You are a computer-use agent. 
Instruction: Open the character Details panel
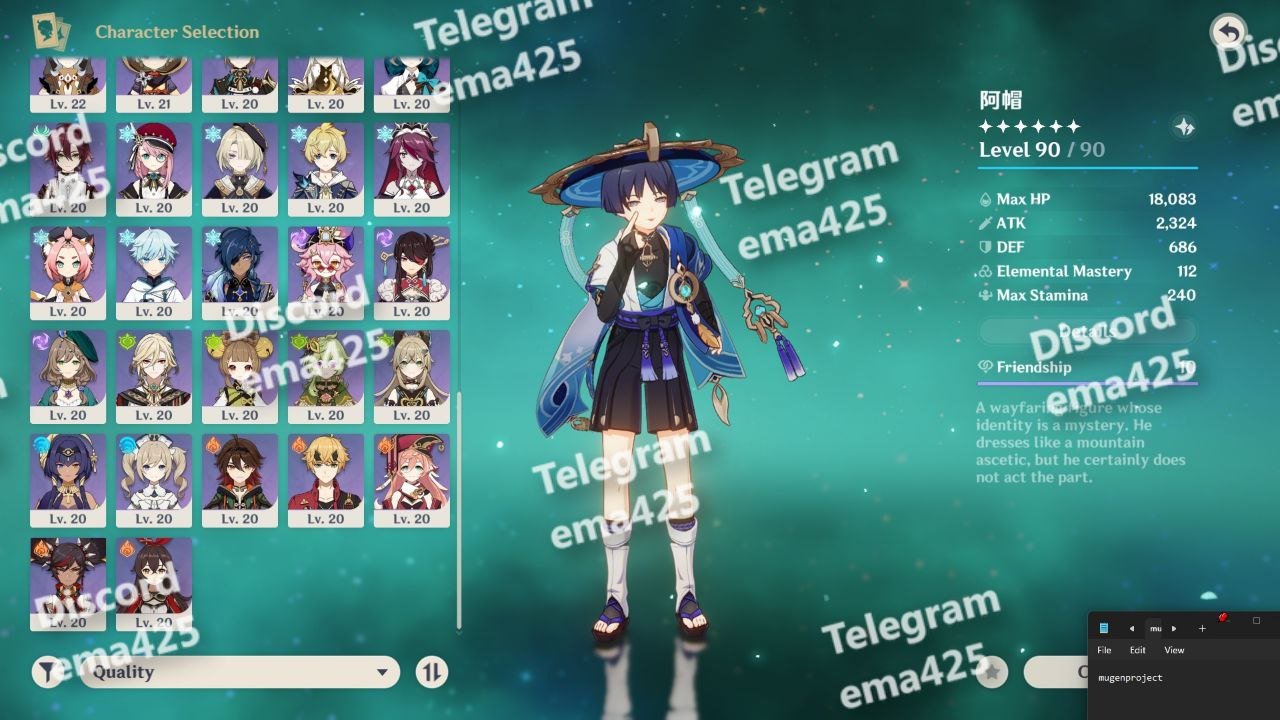pyautogui.click(x=1087, y=331)
